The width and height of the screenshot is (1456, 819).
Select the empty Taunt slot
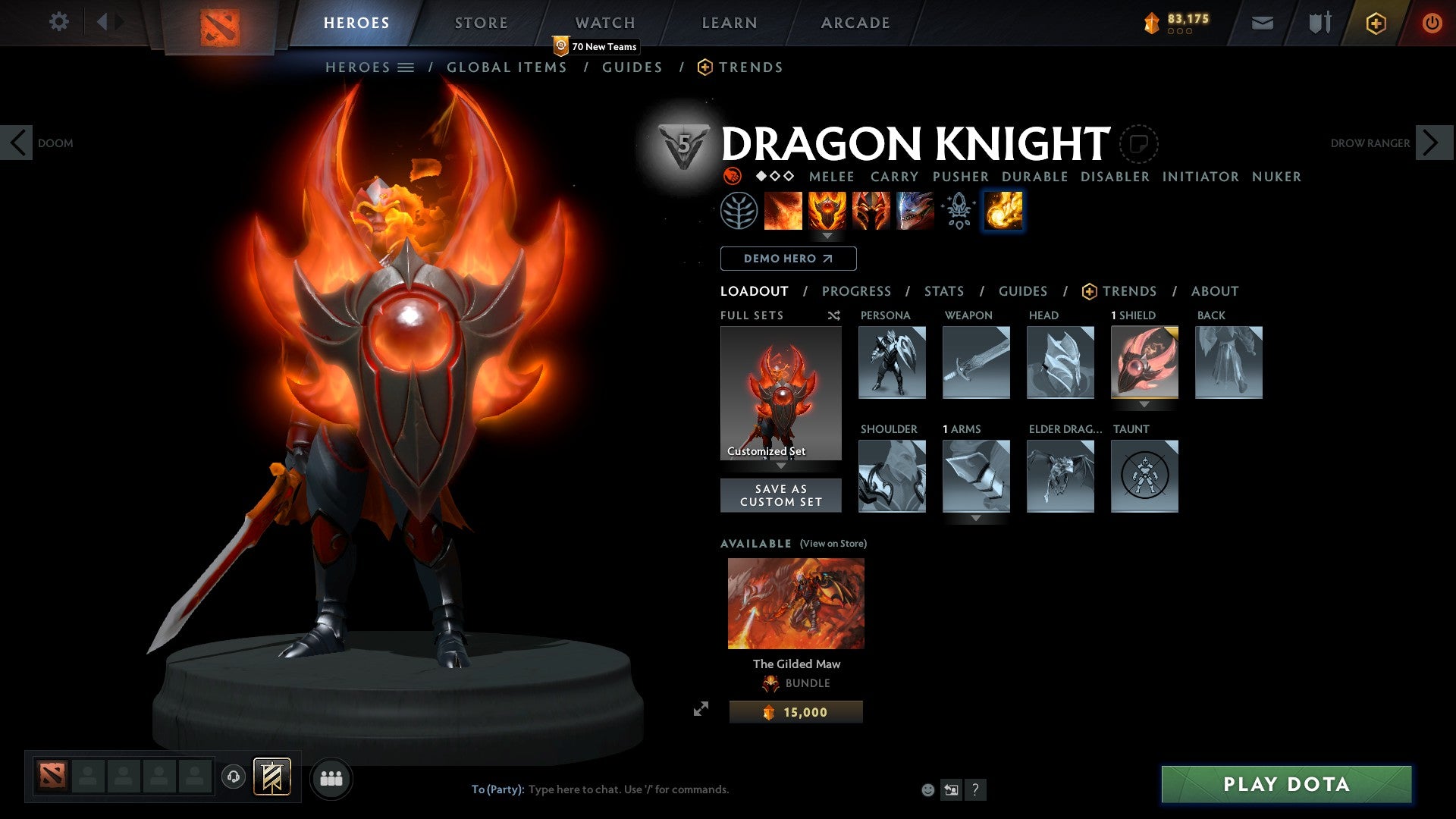1144,476
